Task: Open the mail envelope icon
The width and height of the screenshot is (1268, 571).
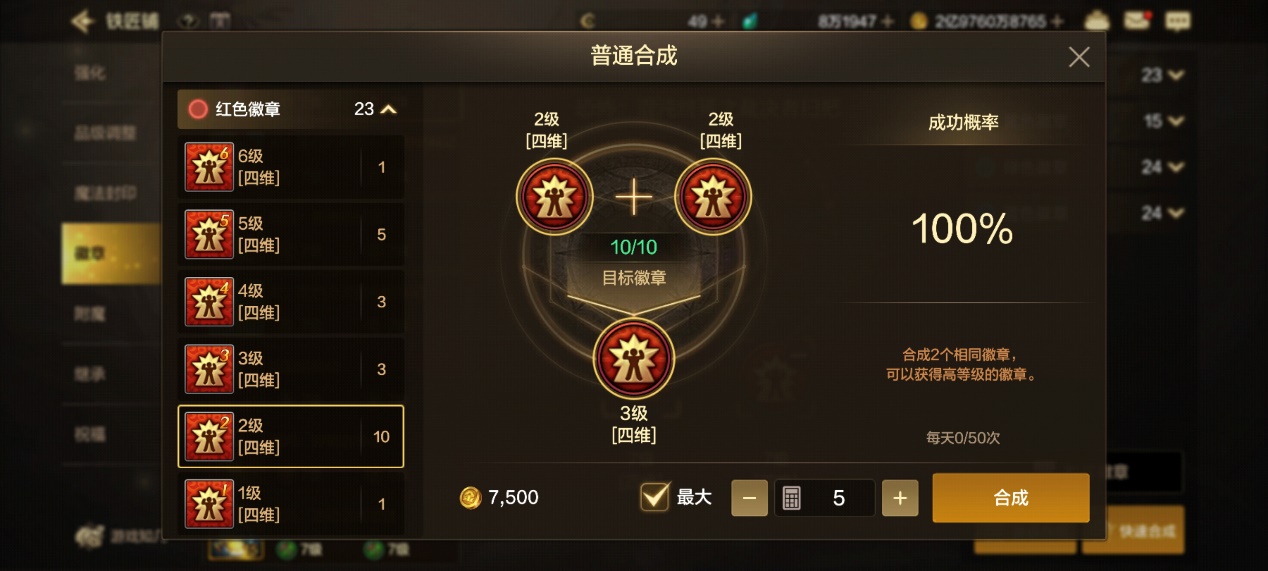Action: (1137, 20)
